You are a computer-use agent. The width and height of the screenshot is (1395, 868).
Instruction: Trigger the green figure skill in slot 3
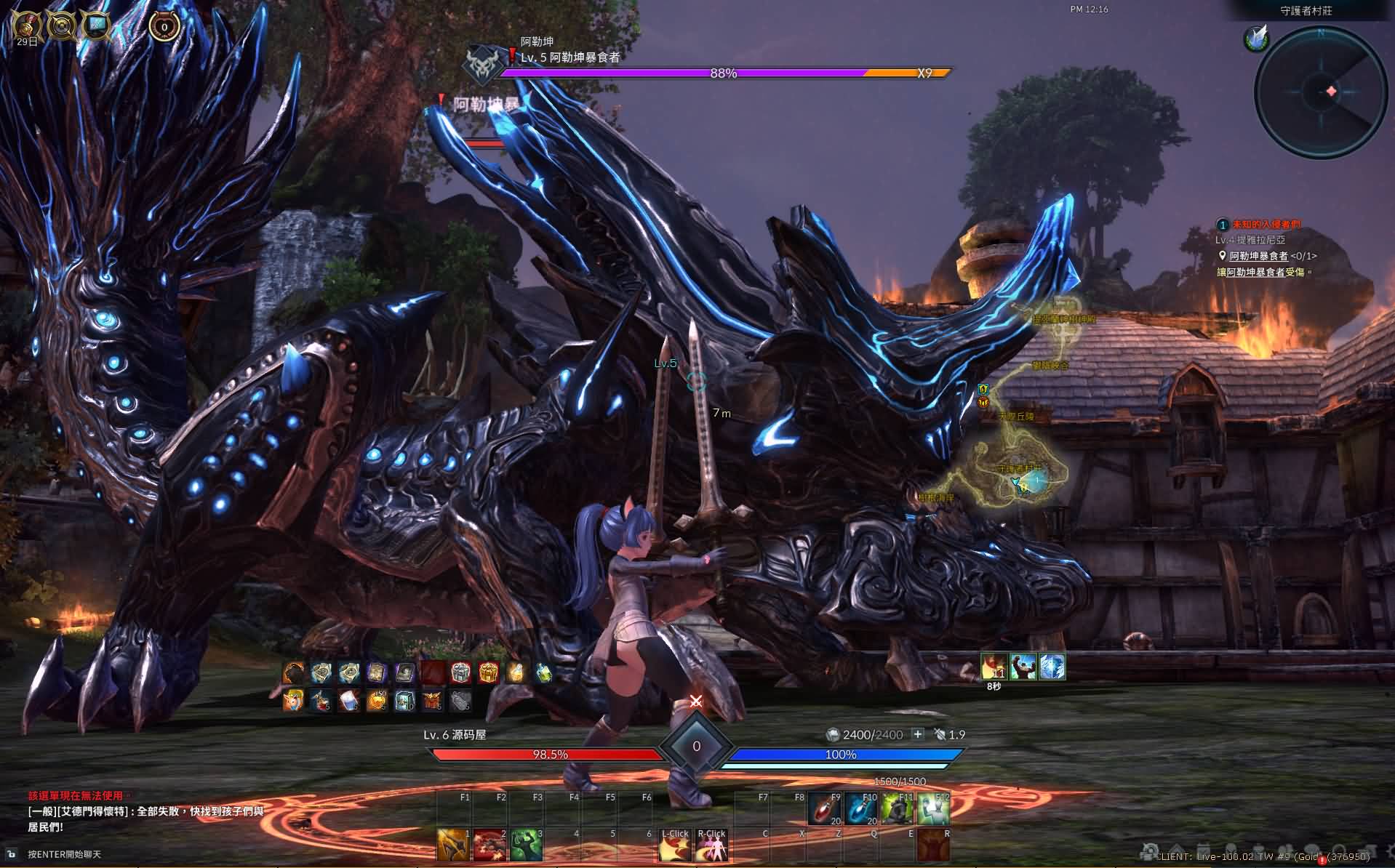click(x=526, y=845)
